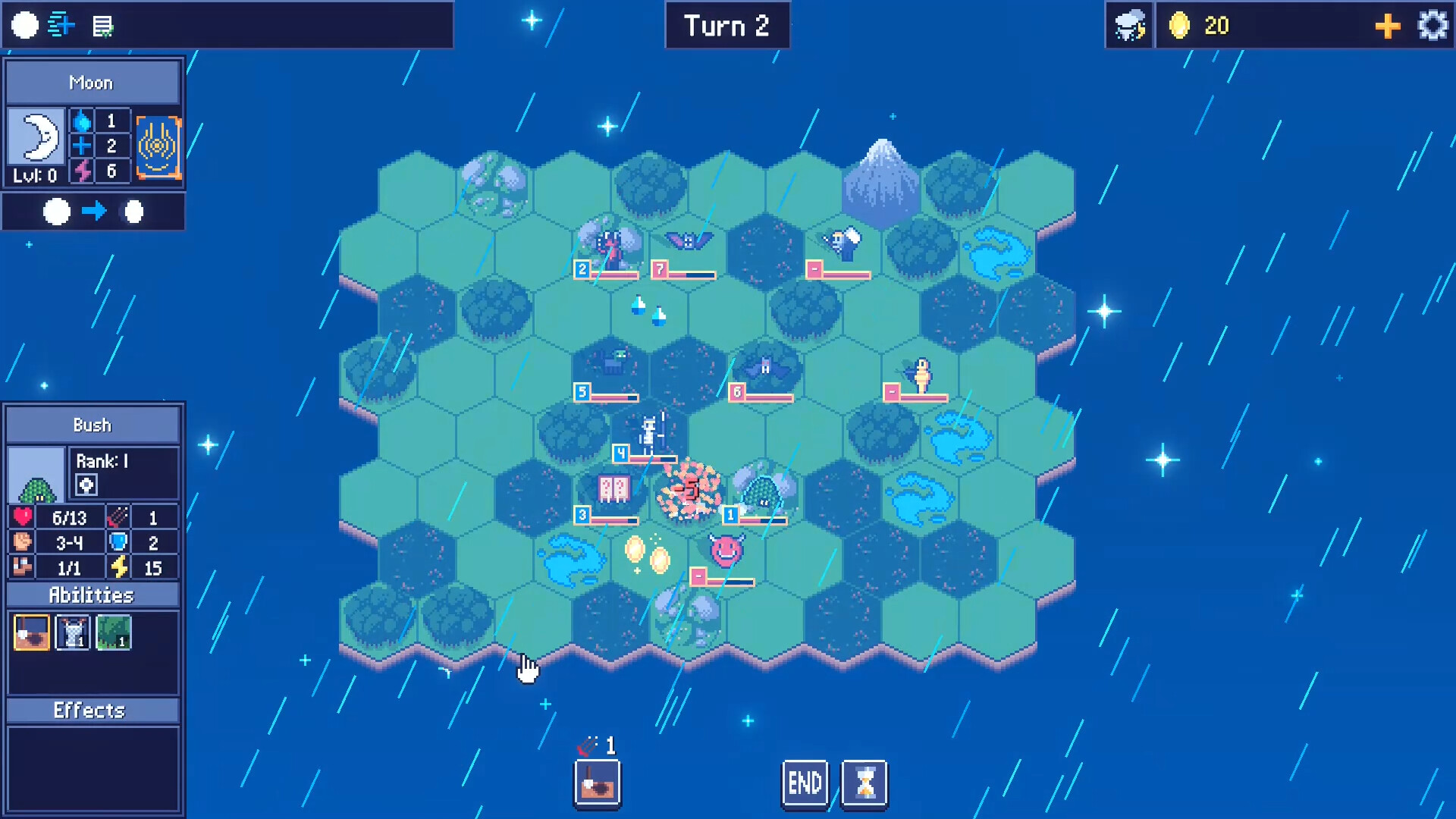Viewport: 1456px width, 819px height.
Task: Expand the Abilities section header
Action: pyautogui.click(x=92, y=595)
